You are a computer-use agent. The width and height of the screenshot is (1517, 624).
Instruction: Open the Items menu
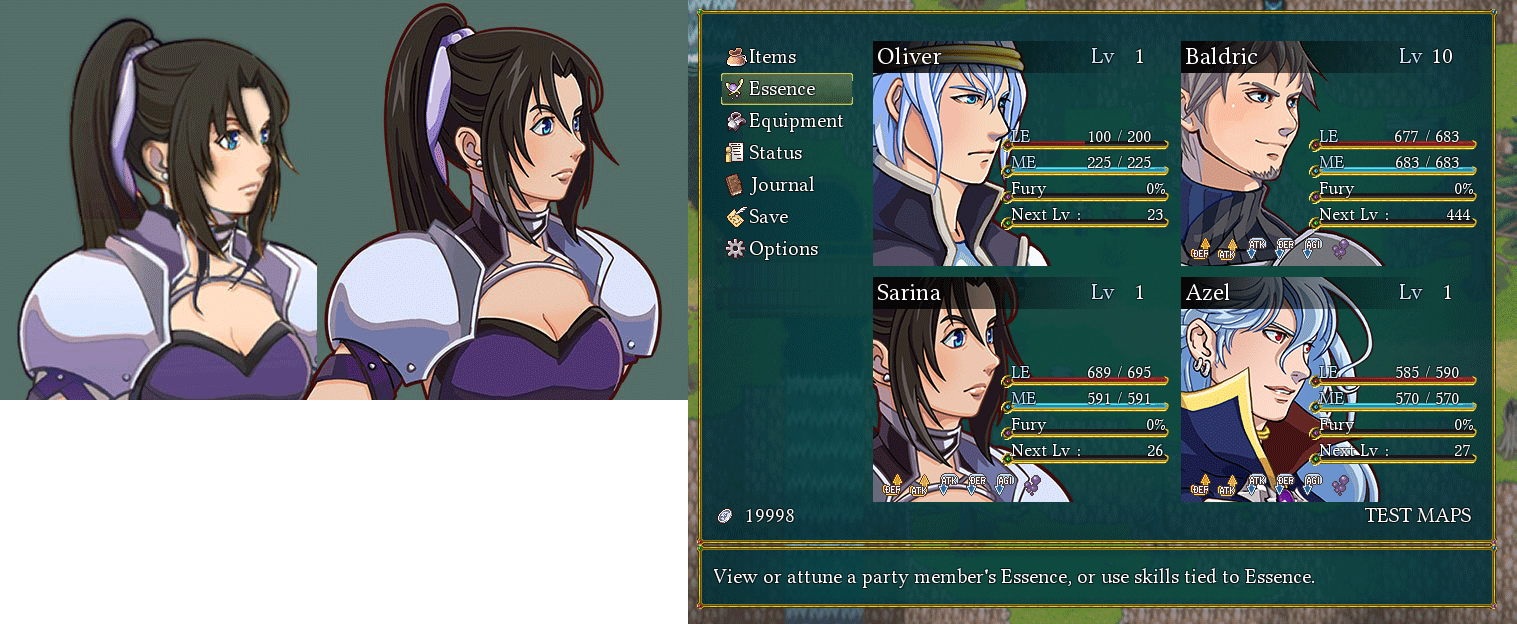(x=771, y=57)
